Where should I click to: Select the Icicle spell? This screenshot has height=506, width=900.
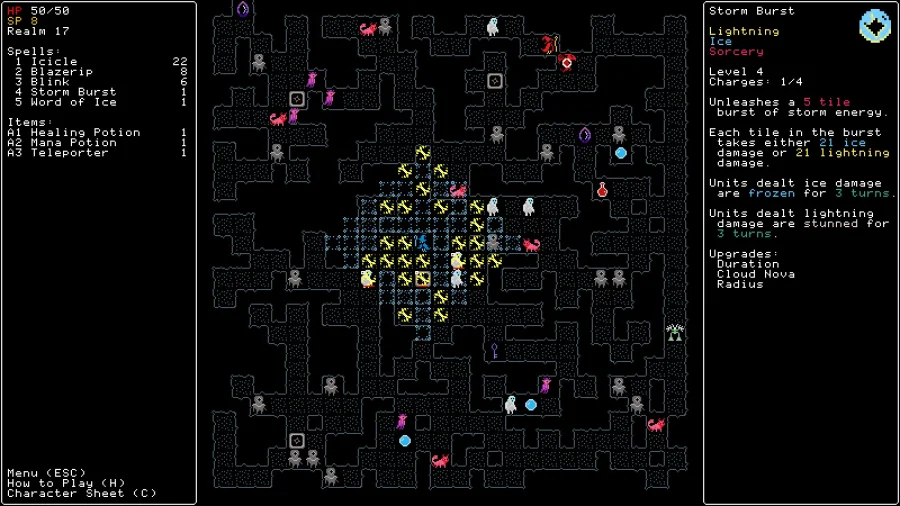point(54,62)
